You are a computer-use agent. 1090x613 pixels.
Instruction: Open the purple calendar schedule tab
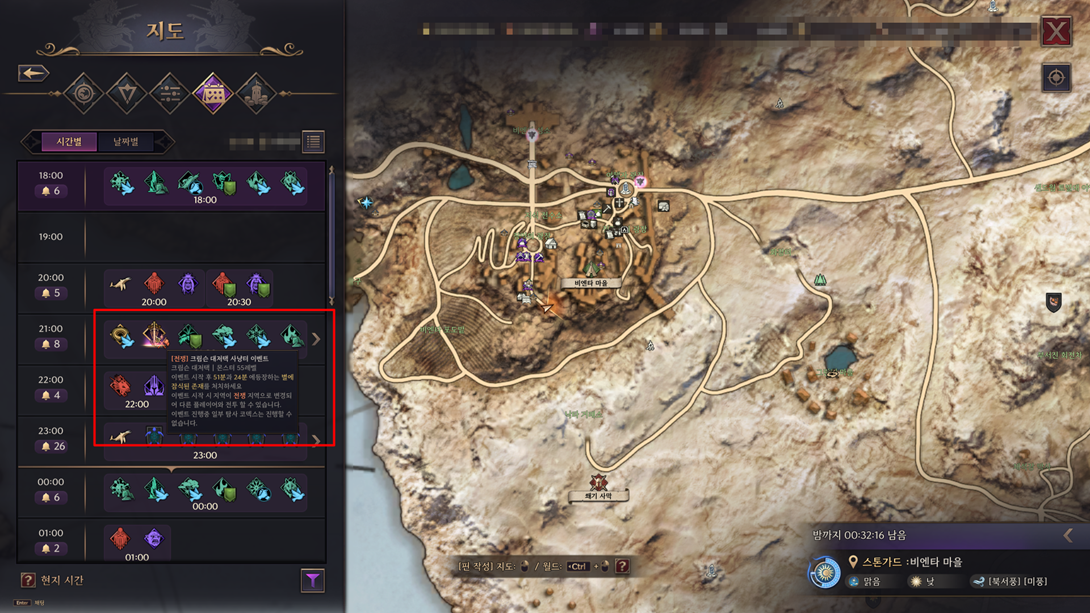pyautogui.click(x=212, y=94)
